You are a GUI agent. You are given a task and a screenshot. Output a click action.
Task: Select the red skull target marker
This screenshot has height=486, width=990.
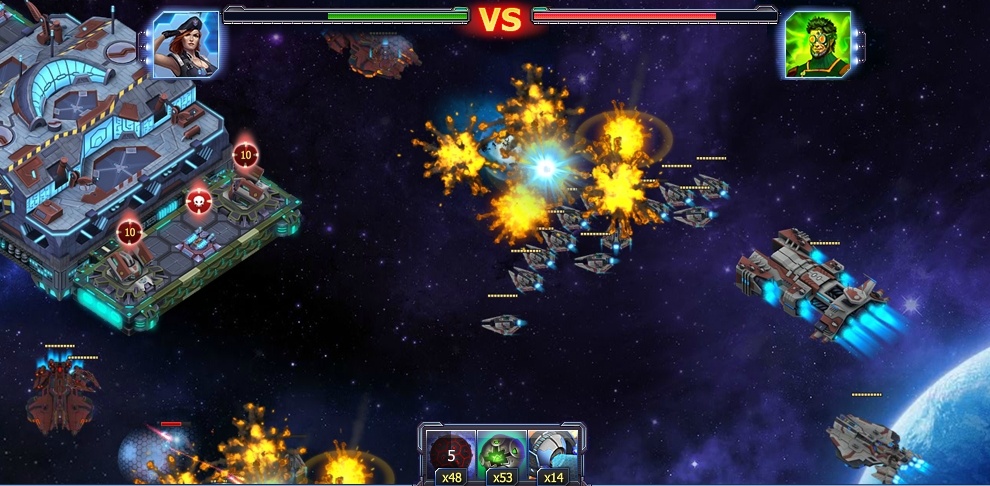198,202
